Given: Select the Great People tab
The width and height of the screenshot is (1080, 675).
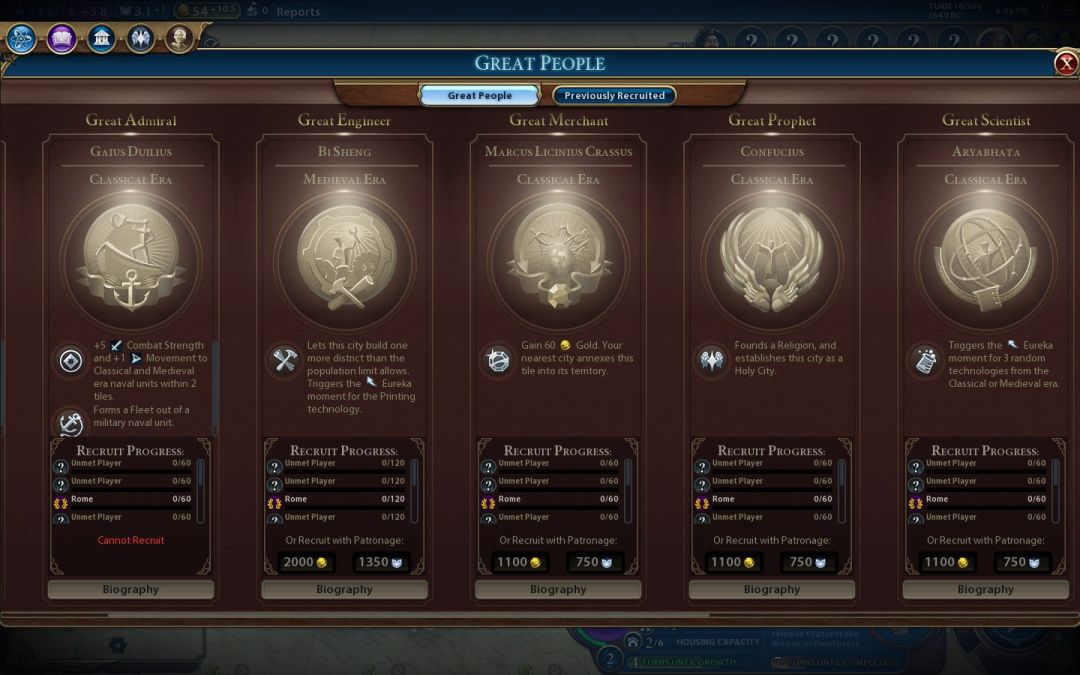Looking at the screenshot, I should coord(480,96).
